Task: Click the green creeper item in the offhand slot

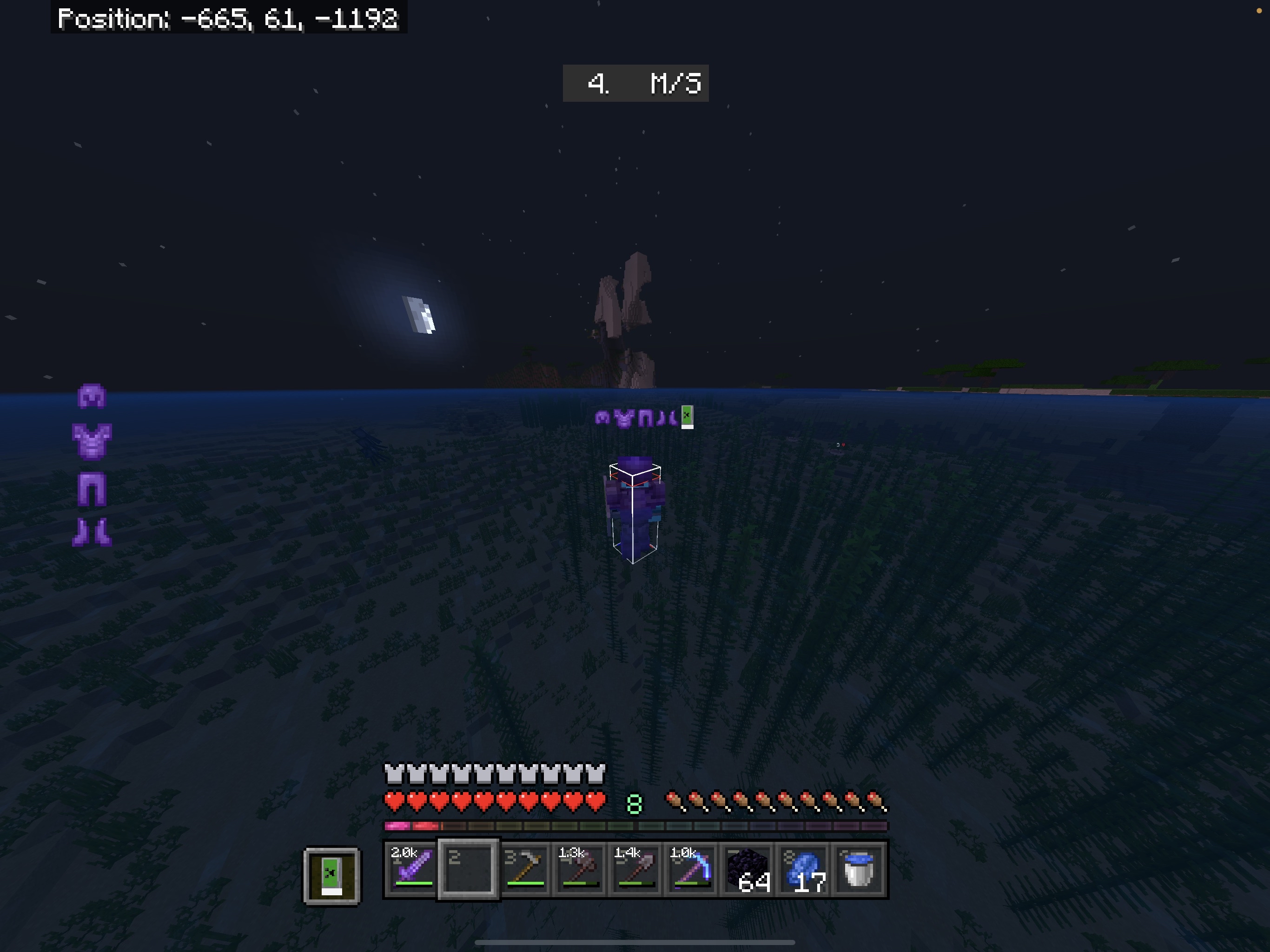Action: pos(332,876)
